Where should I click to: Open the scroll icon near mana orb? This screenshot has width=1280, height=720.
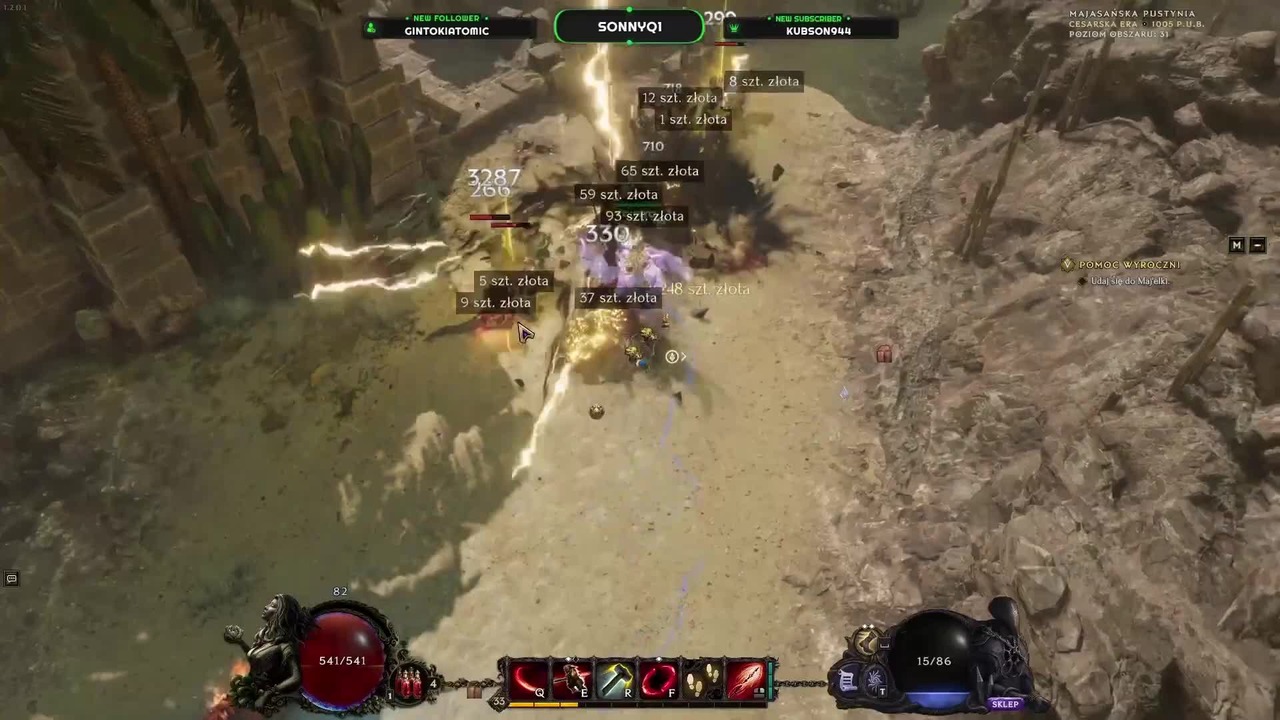tap(847, 681)
